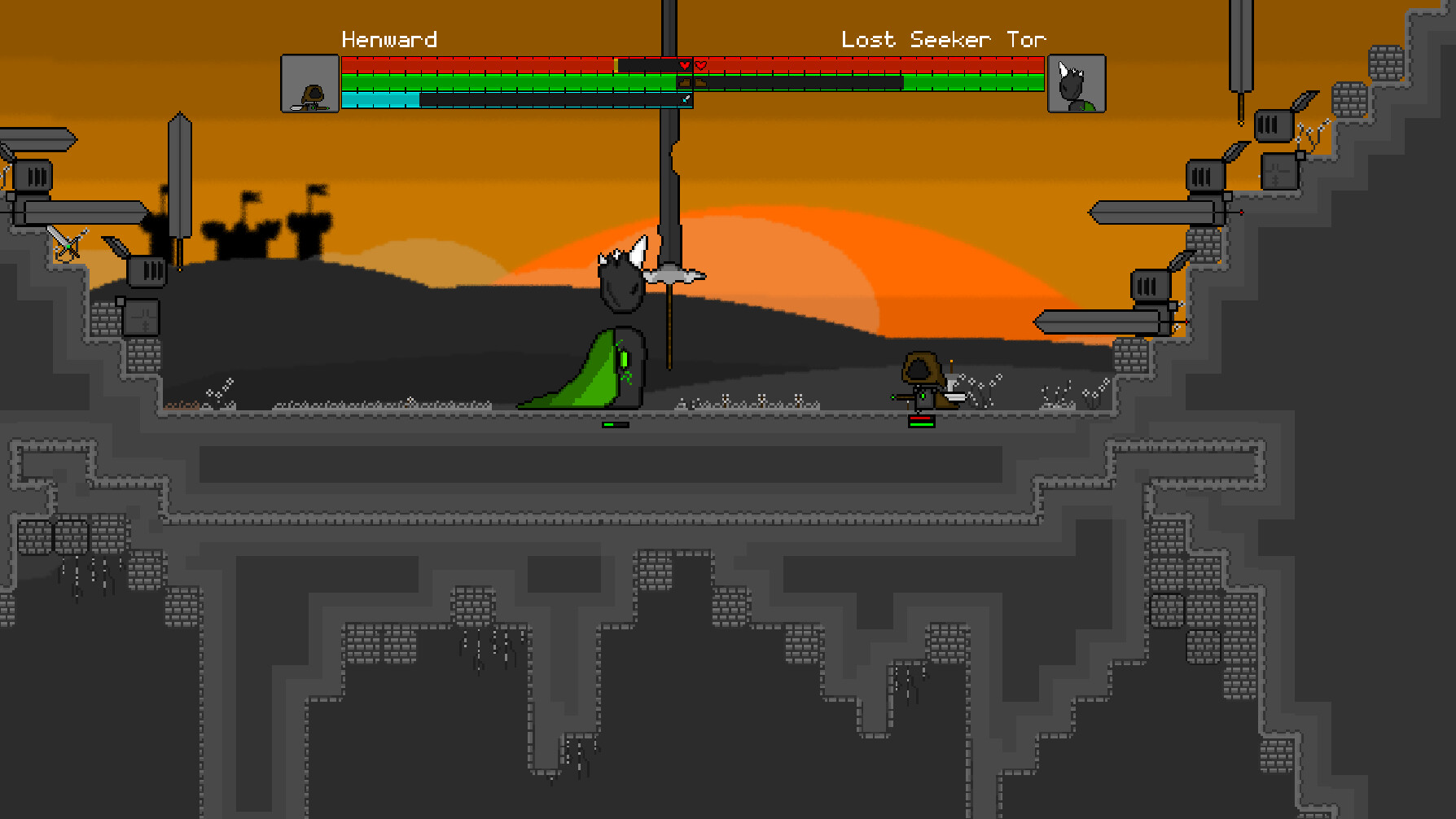Click the crossed swords decoration on the left wall
The height and width of the screenshot is (819, 1456).
point(68,244)
